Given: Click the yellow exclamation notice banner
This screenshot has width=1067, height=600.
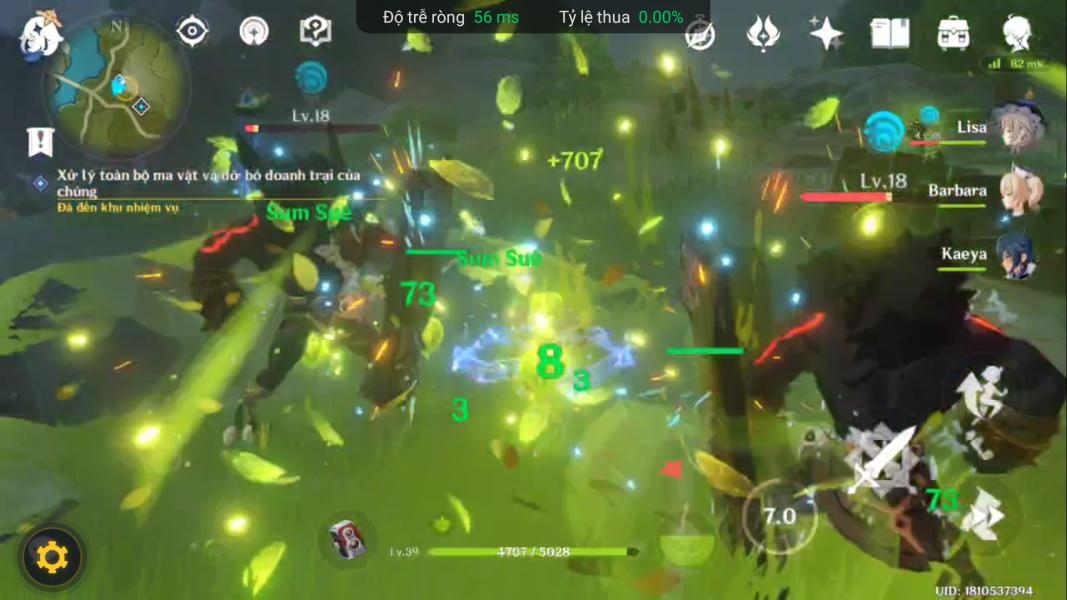Looking at the screenshot, I should click(40, 141).
